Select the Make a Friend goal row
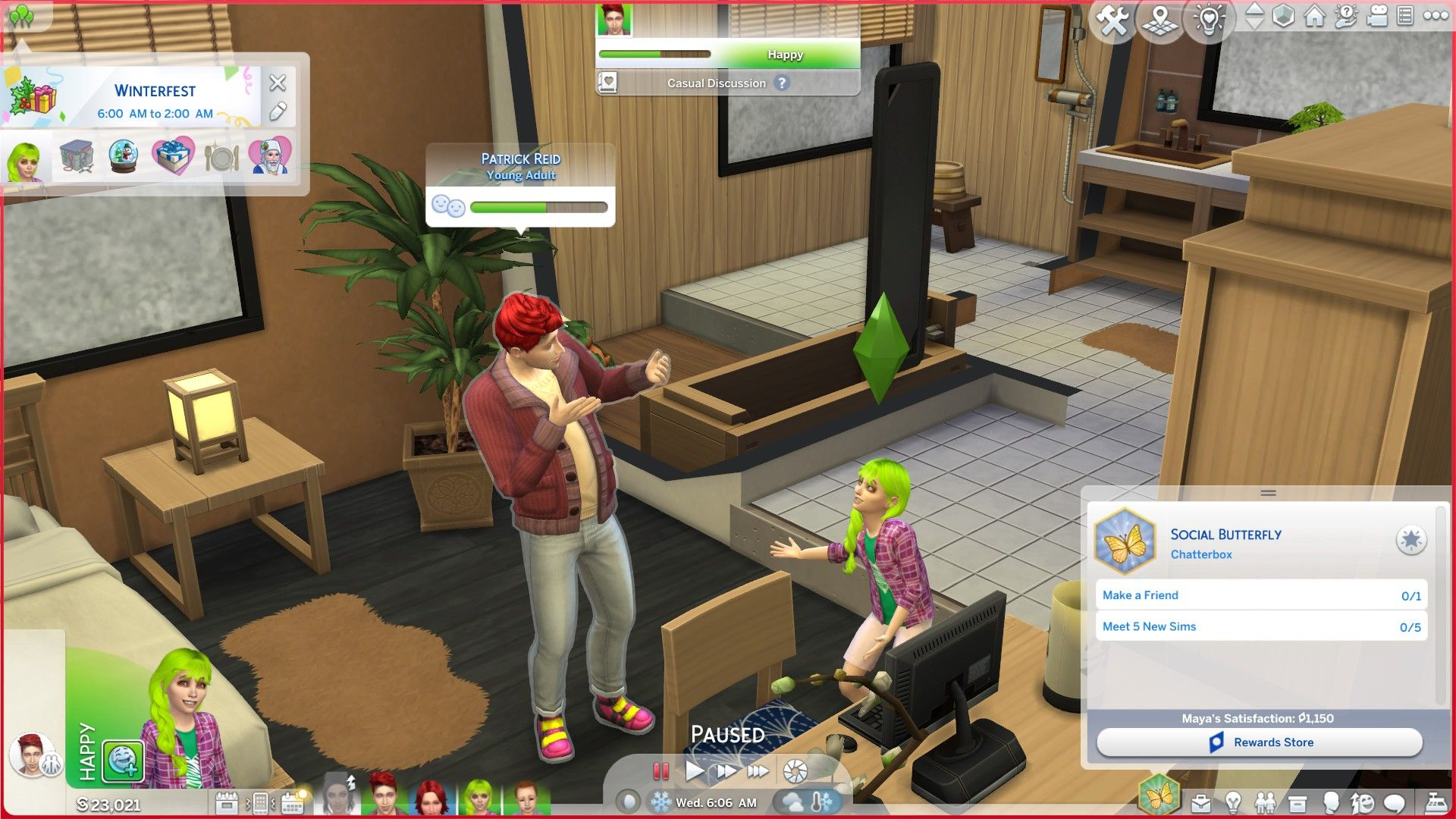 tap(1260, 595)
